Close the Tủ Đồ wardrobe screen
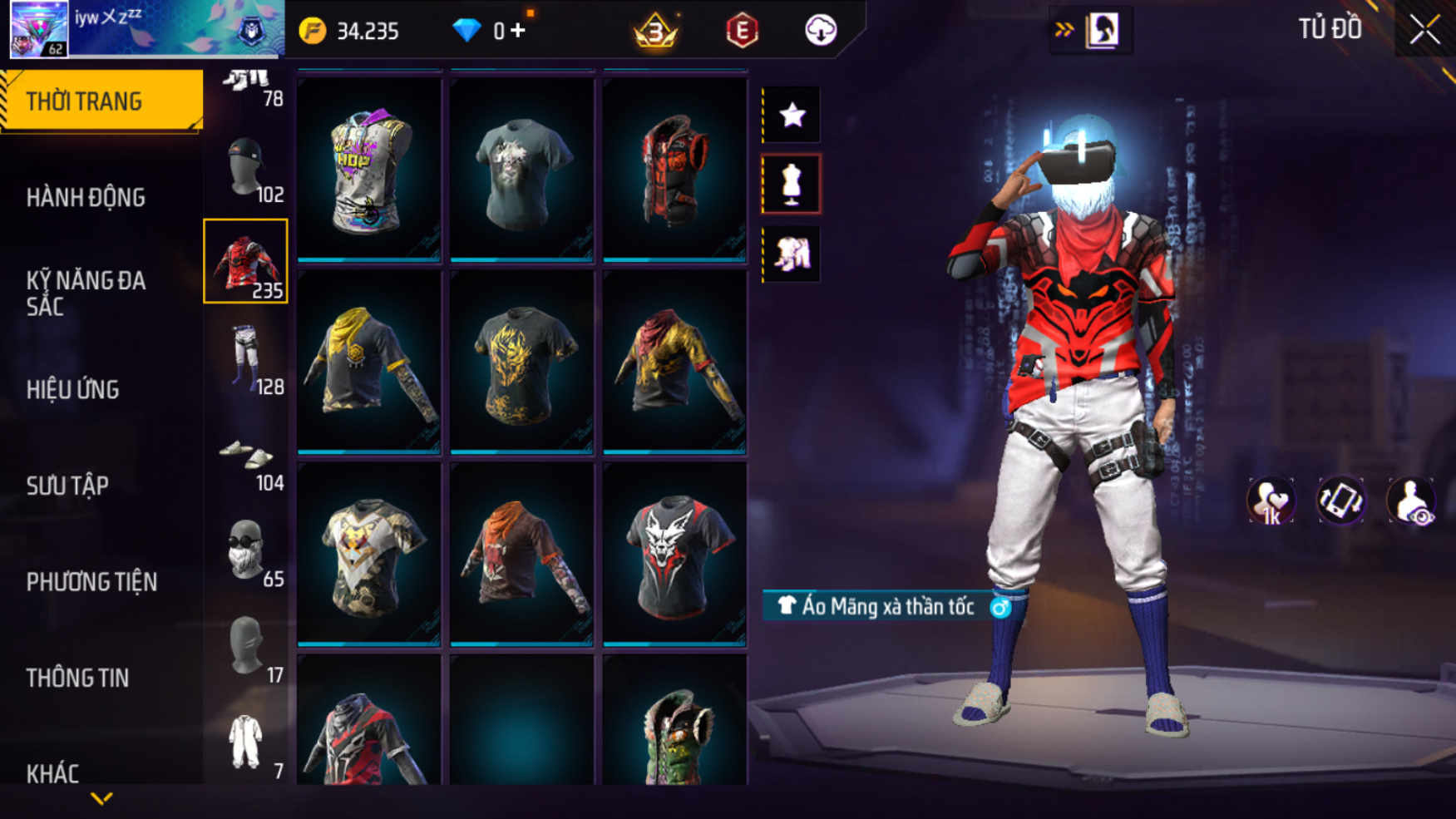The height and width of the screenshot is (819, 1456). pyautogui.click(x=1424, y=30)
